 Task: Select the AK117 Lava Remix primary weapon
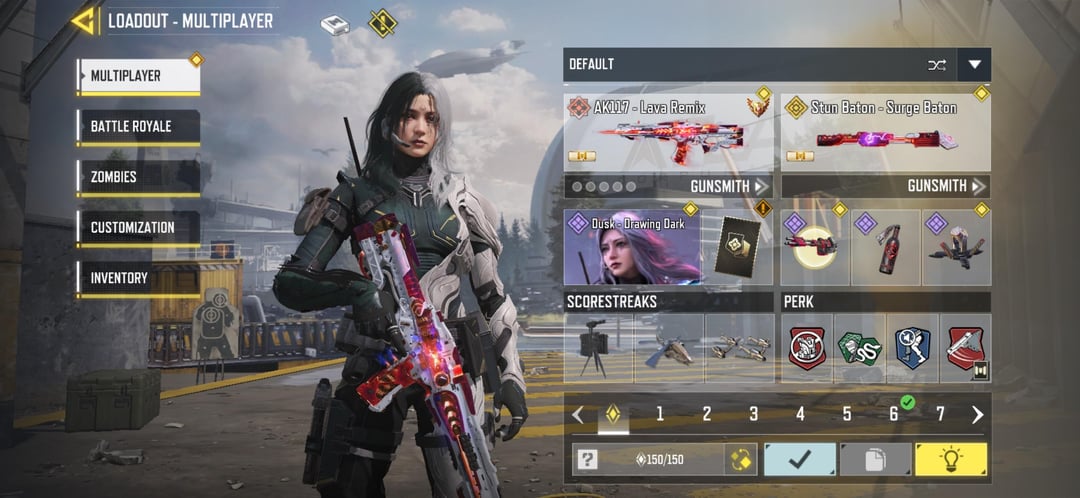pyautogui.click(x=668, y=132)
